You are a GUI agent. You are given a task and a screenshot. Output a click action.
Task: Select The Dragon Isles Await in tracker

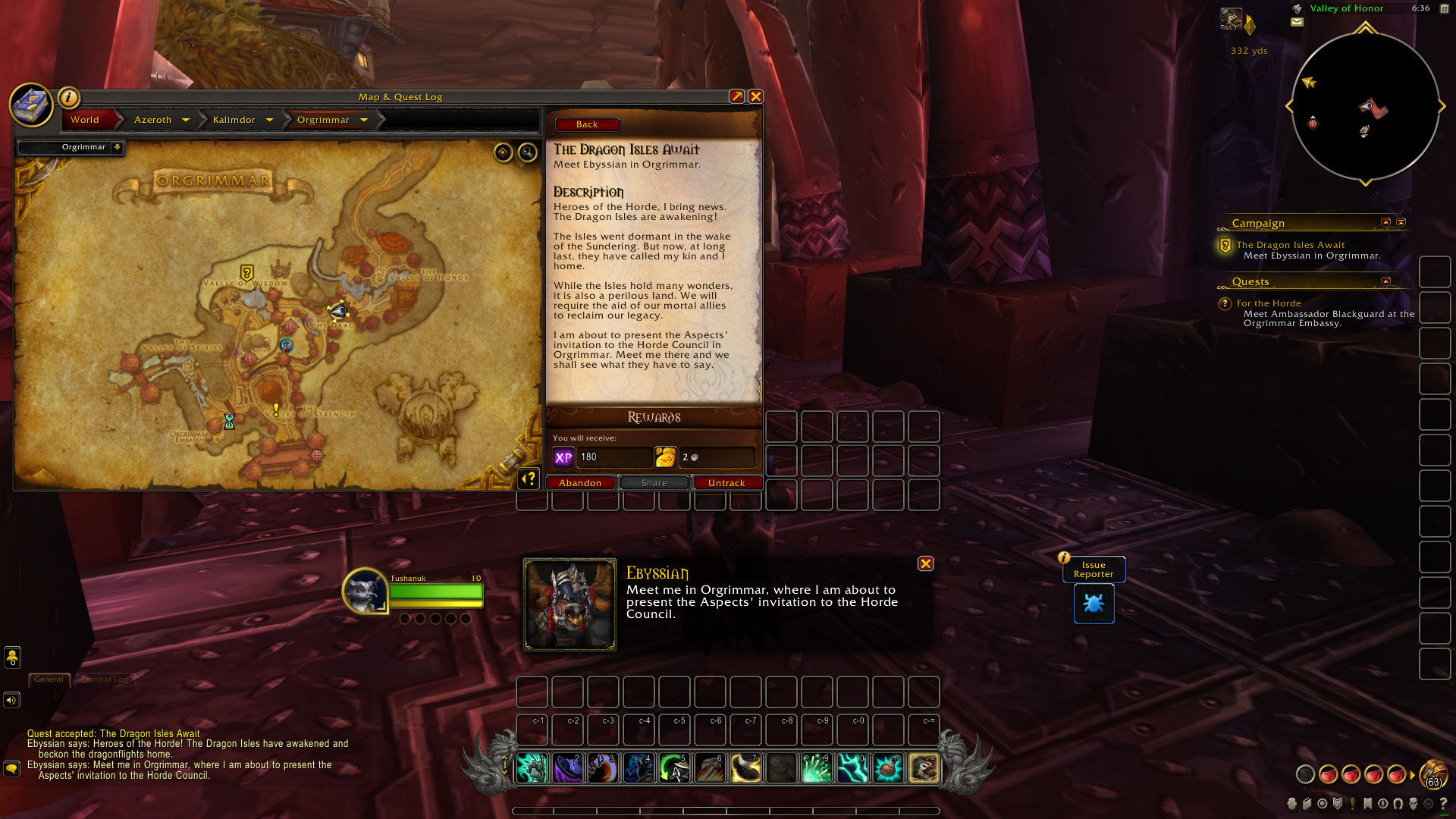1290,245
